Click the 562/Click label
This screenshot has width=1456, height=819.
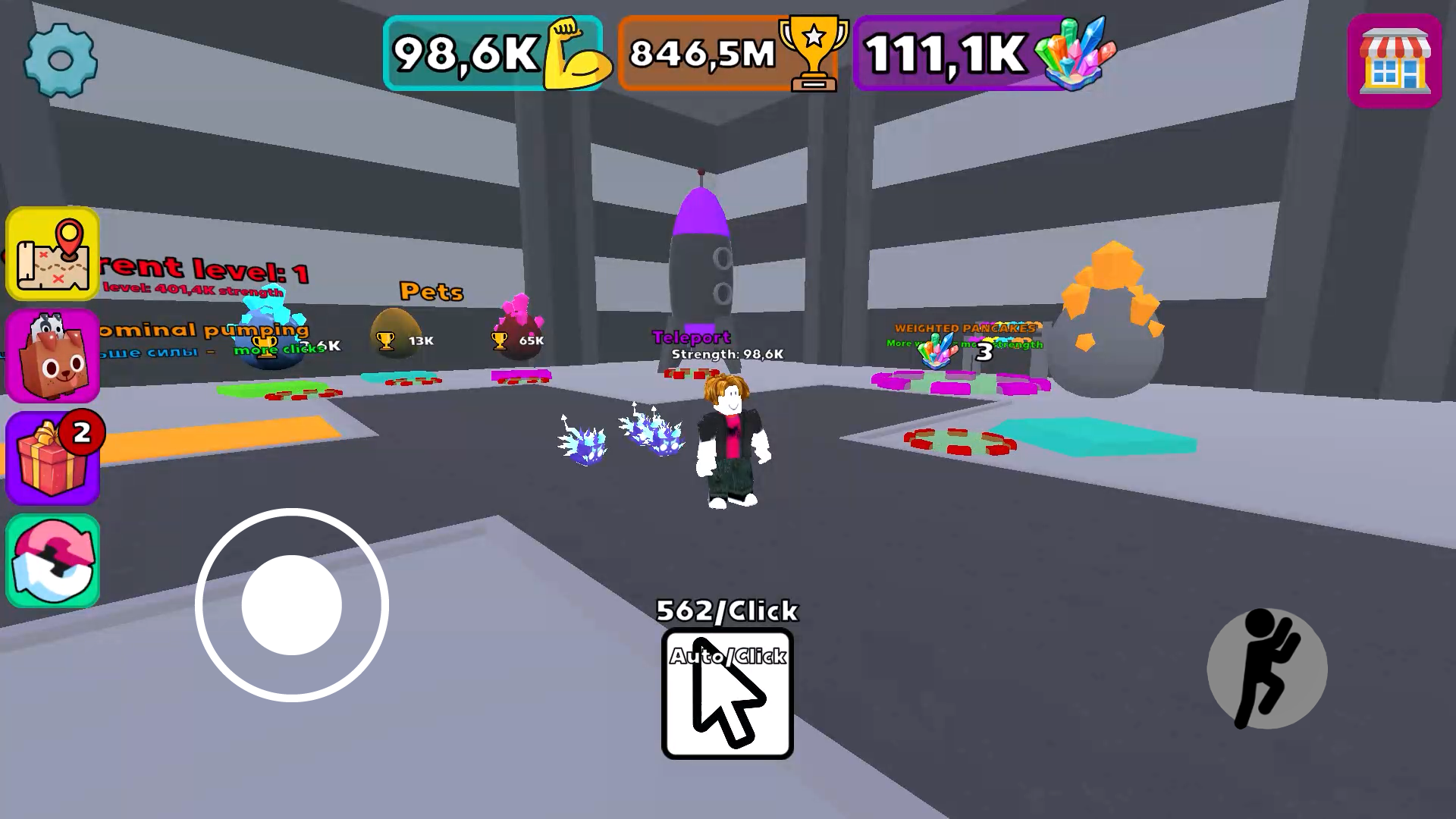tap(726, 610)
